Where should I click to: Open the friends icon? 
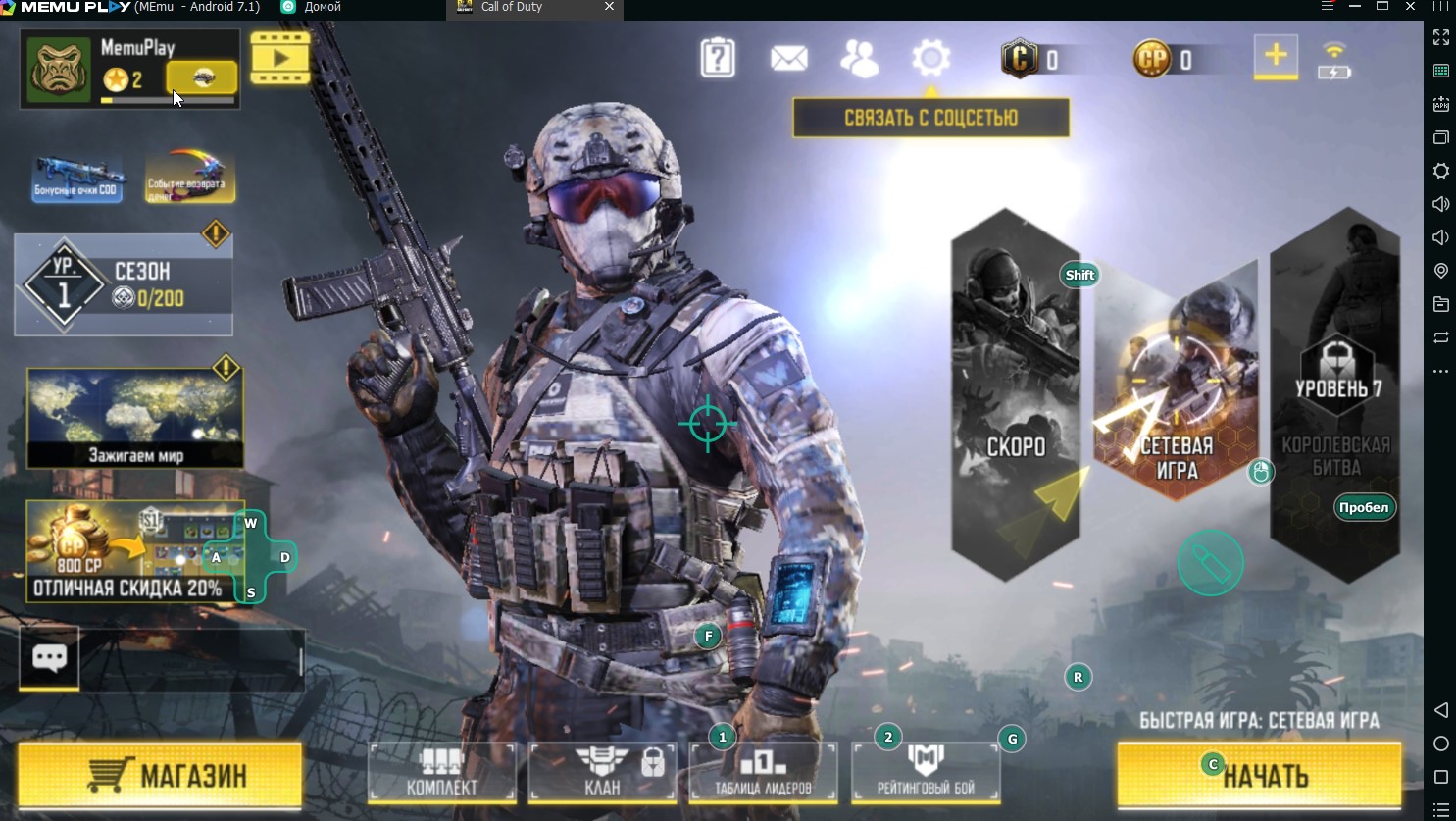[x=860, y=59]
